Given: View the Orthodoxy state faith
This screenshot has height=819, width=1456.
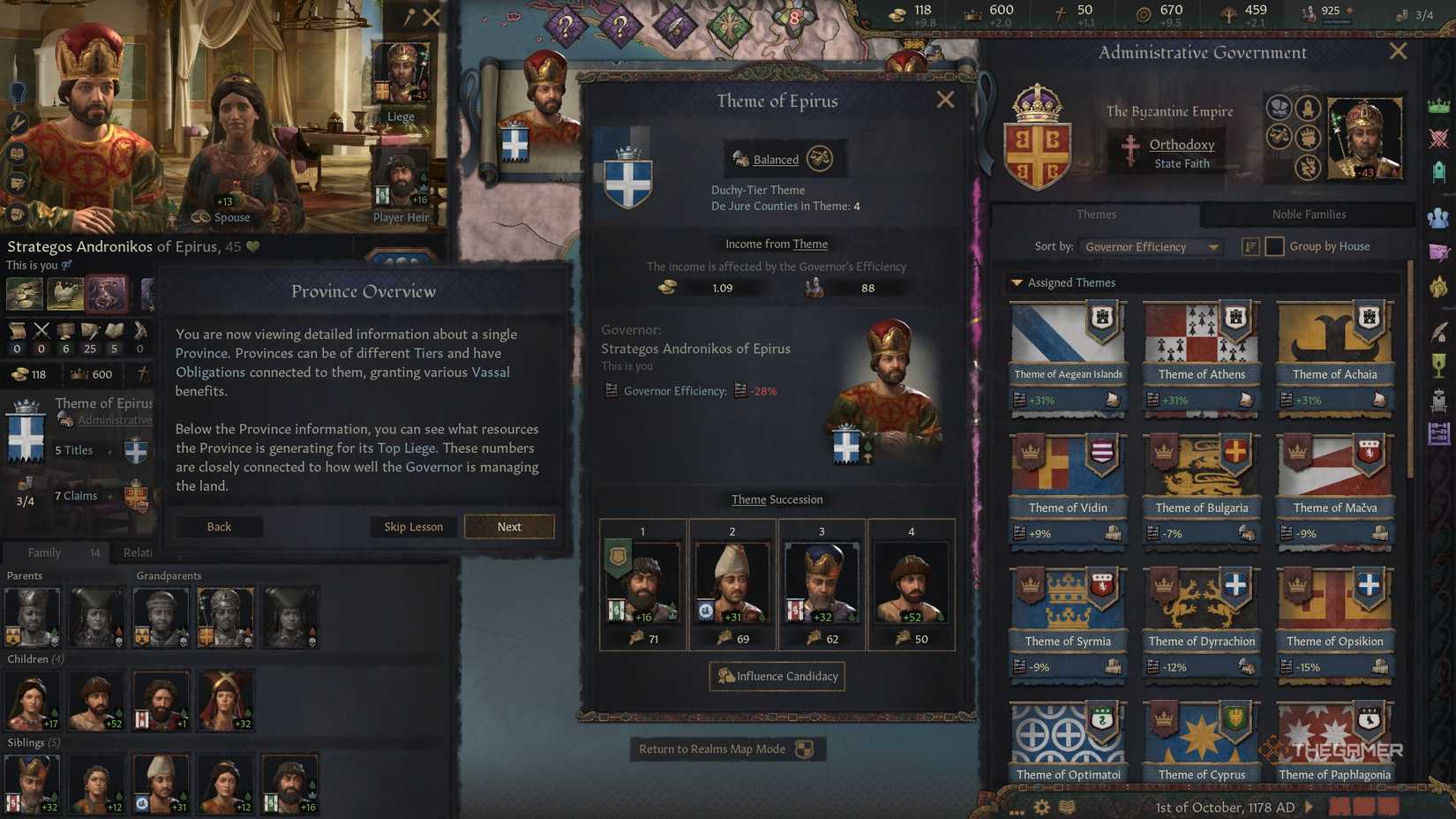Looking at the screenshot, I should pos(1182,145).
